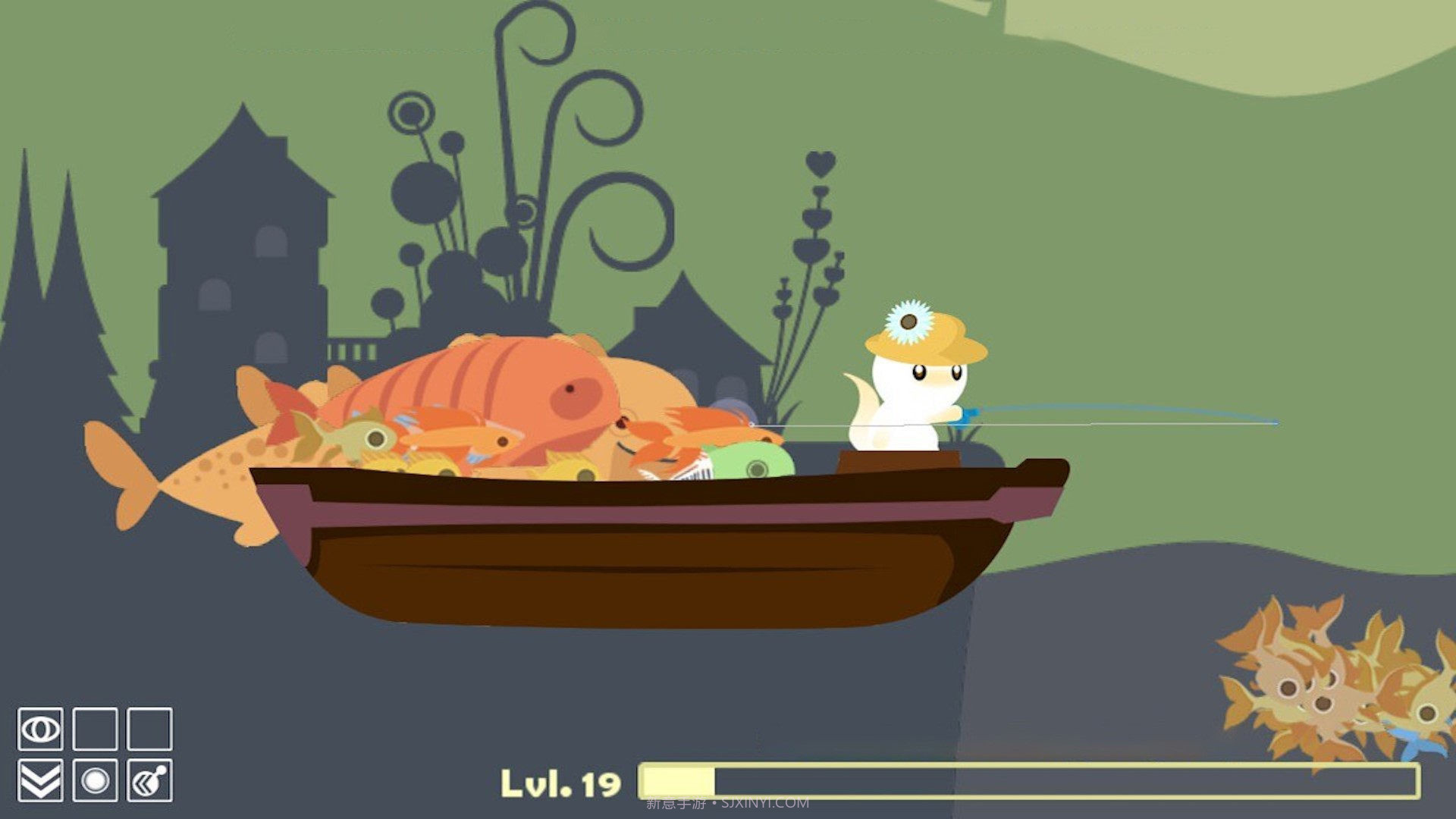
Task: Select the double down chevron icon
Action: [40, 780]
